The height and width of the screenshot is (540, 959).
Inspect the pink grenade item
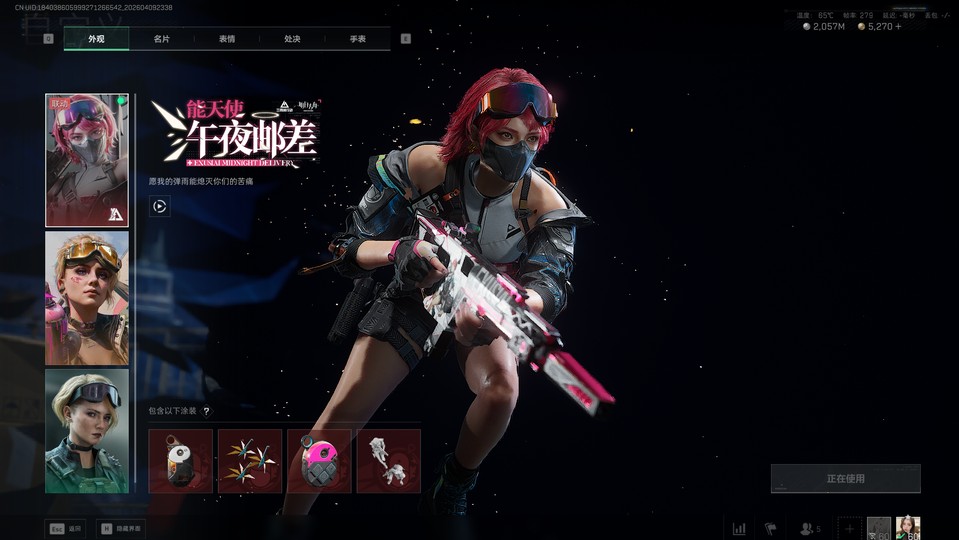[x=319, y=461]
